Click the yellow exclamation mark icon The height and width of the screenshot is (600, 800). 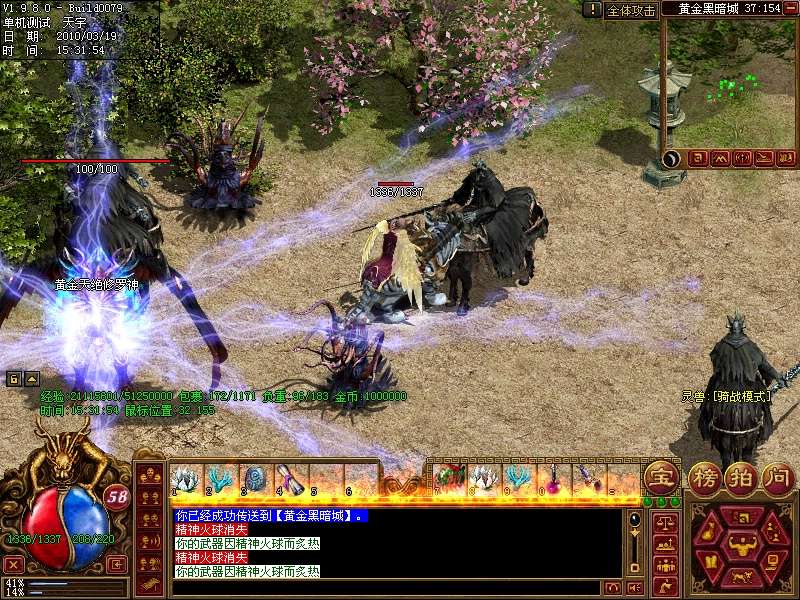coord(593,9)
